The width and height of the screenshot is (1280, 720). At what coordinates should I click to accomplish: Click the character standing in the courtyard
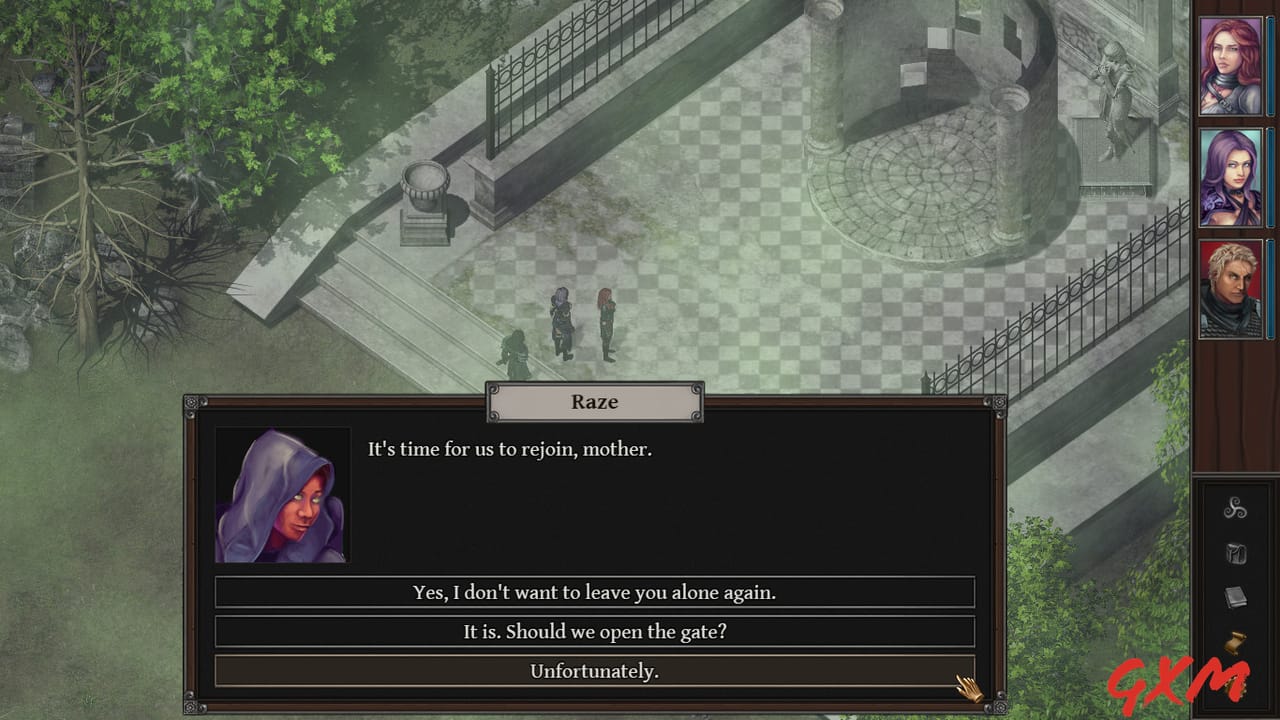tap(605, 320)
